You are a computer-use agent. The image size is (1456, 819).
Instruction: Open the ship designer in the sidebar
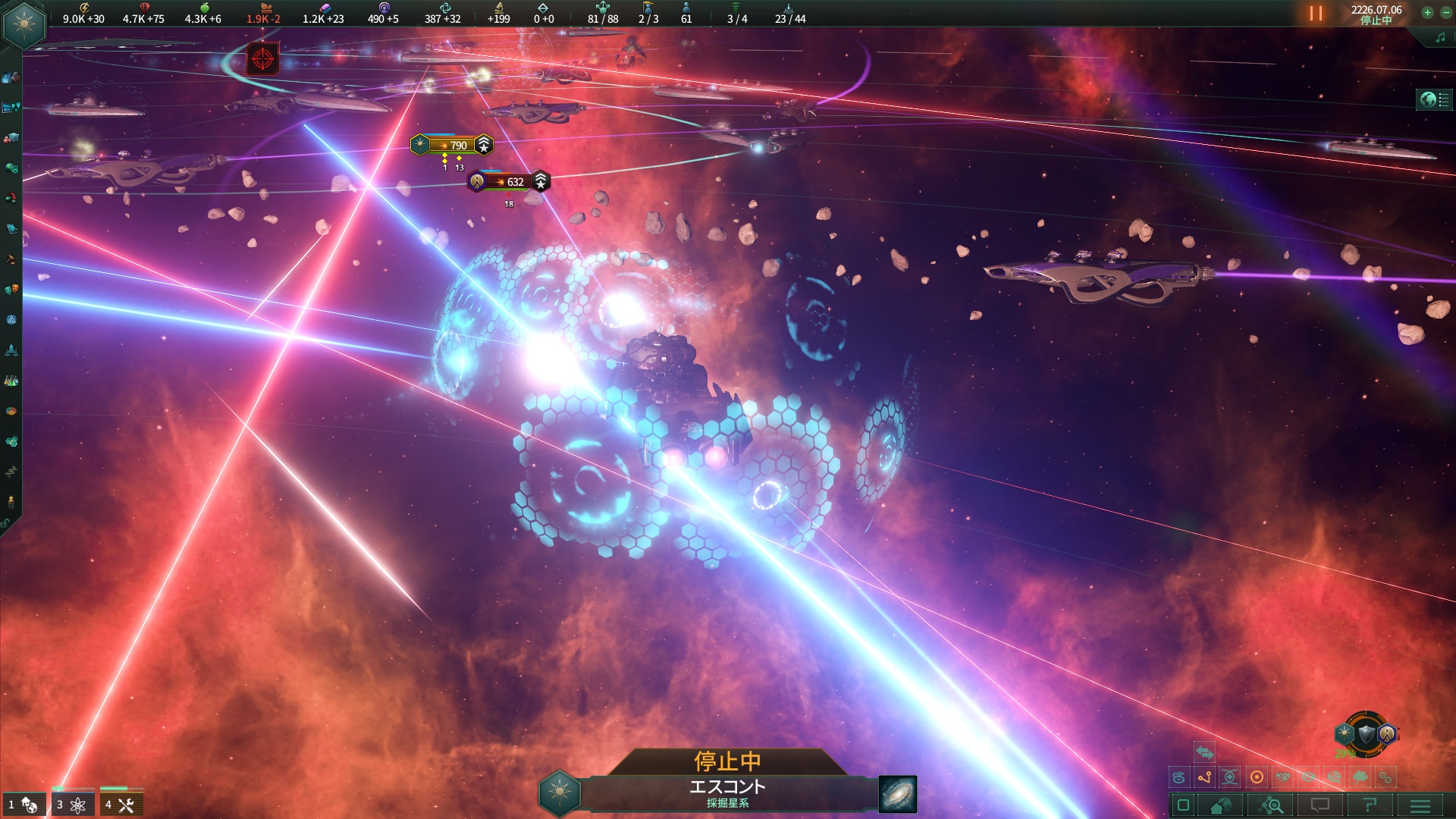pos(11,350)
